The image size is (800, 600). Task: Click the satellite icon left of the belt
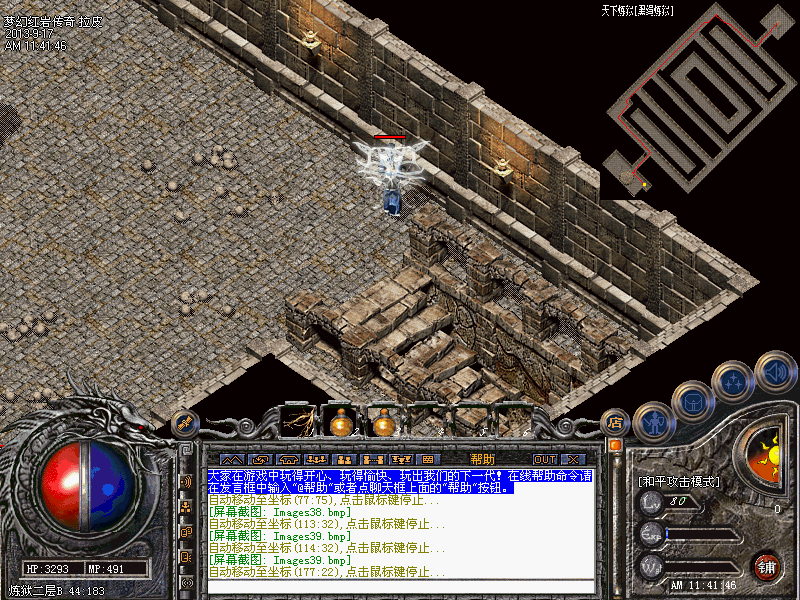click(183, 423)
